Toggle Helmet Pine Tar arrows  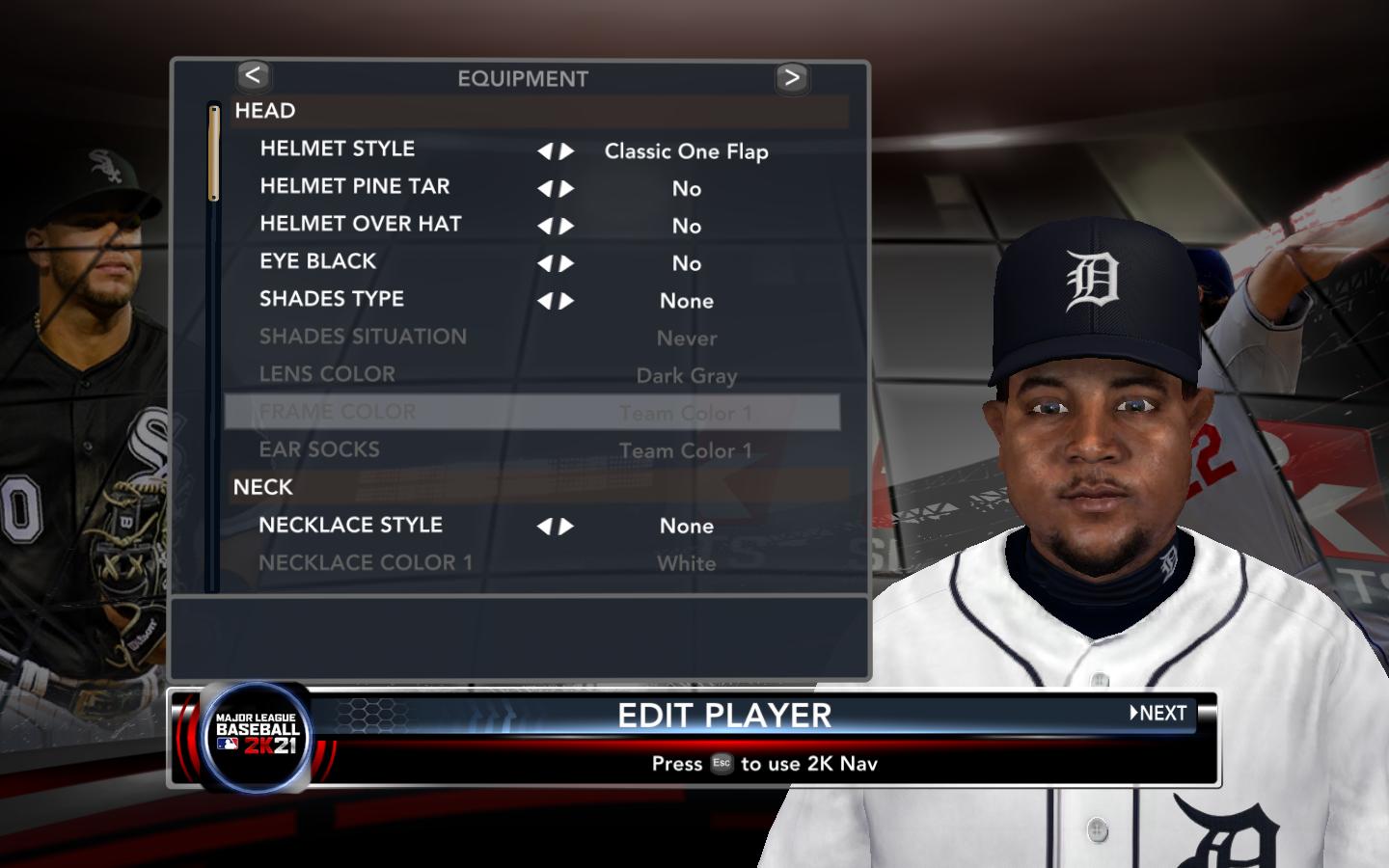[x=556, y=189]
